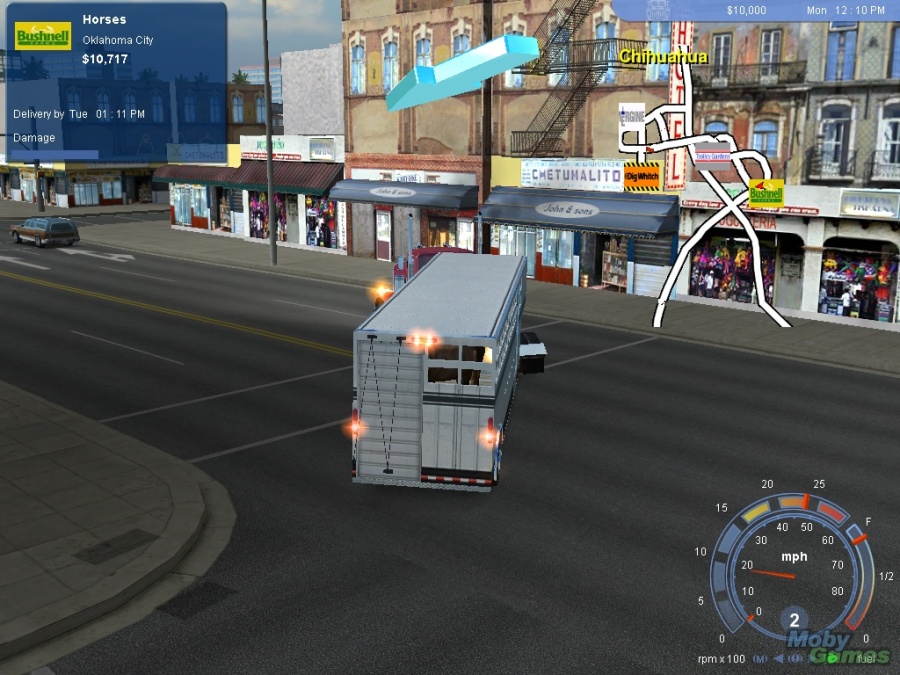Open the Horses delivery job panel

pyautogui.click(x=116, y=82)
